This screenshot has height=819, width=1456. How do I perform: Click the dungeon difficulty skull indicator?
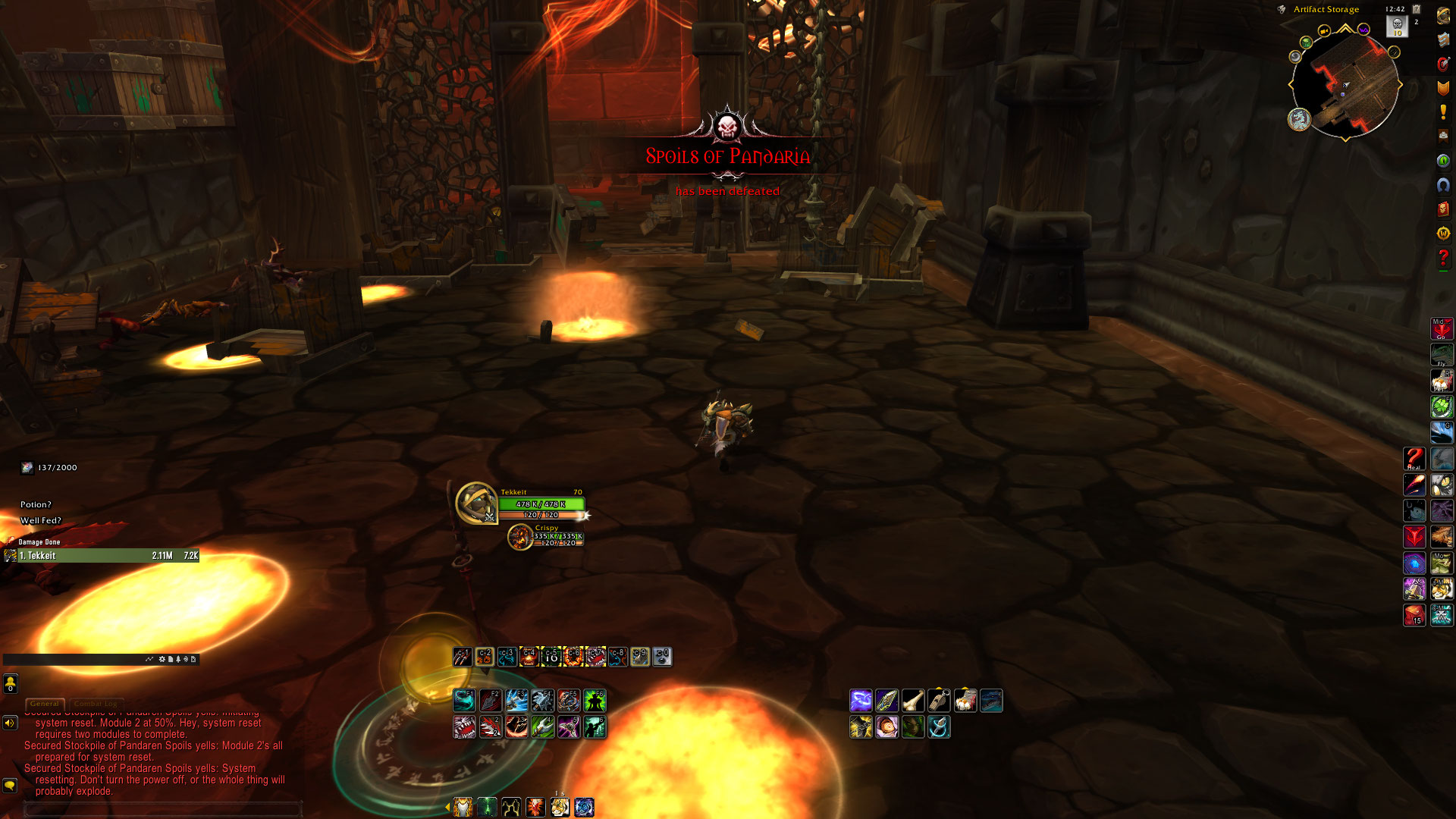point(1397,25)
